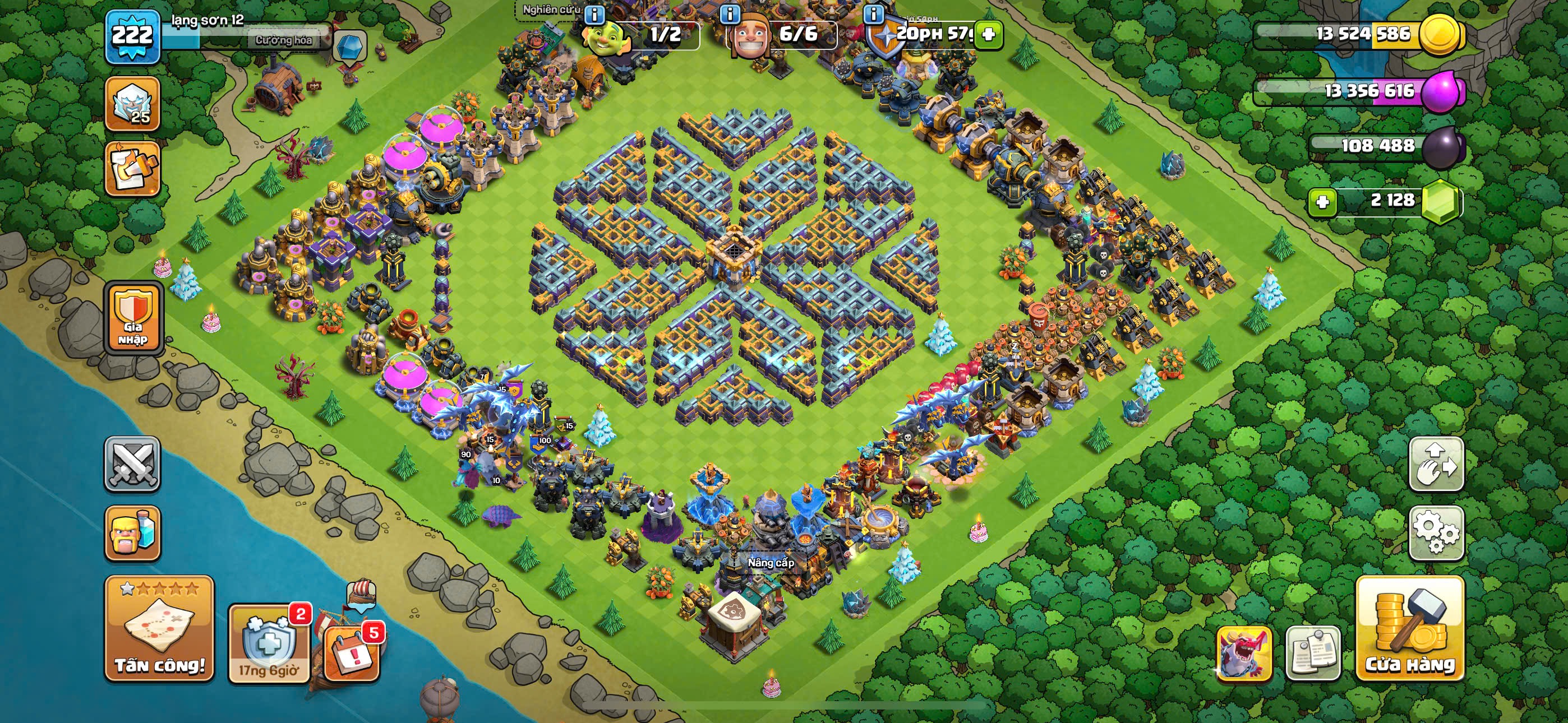Open the crossed swords battle menu

pos(132,464)
